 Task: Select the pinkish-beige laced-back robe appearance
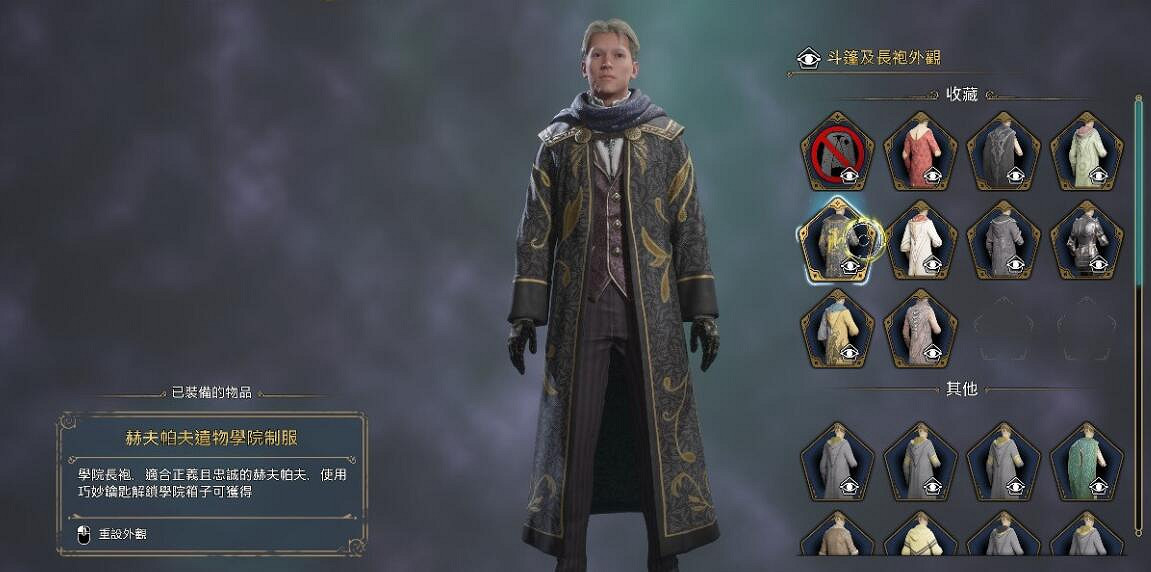click(x=920, y=327)
